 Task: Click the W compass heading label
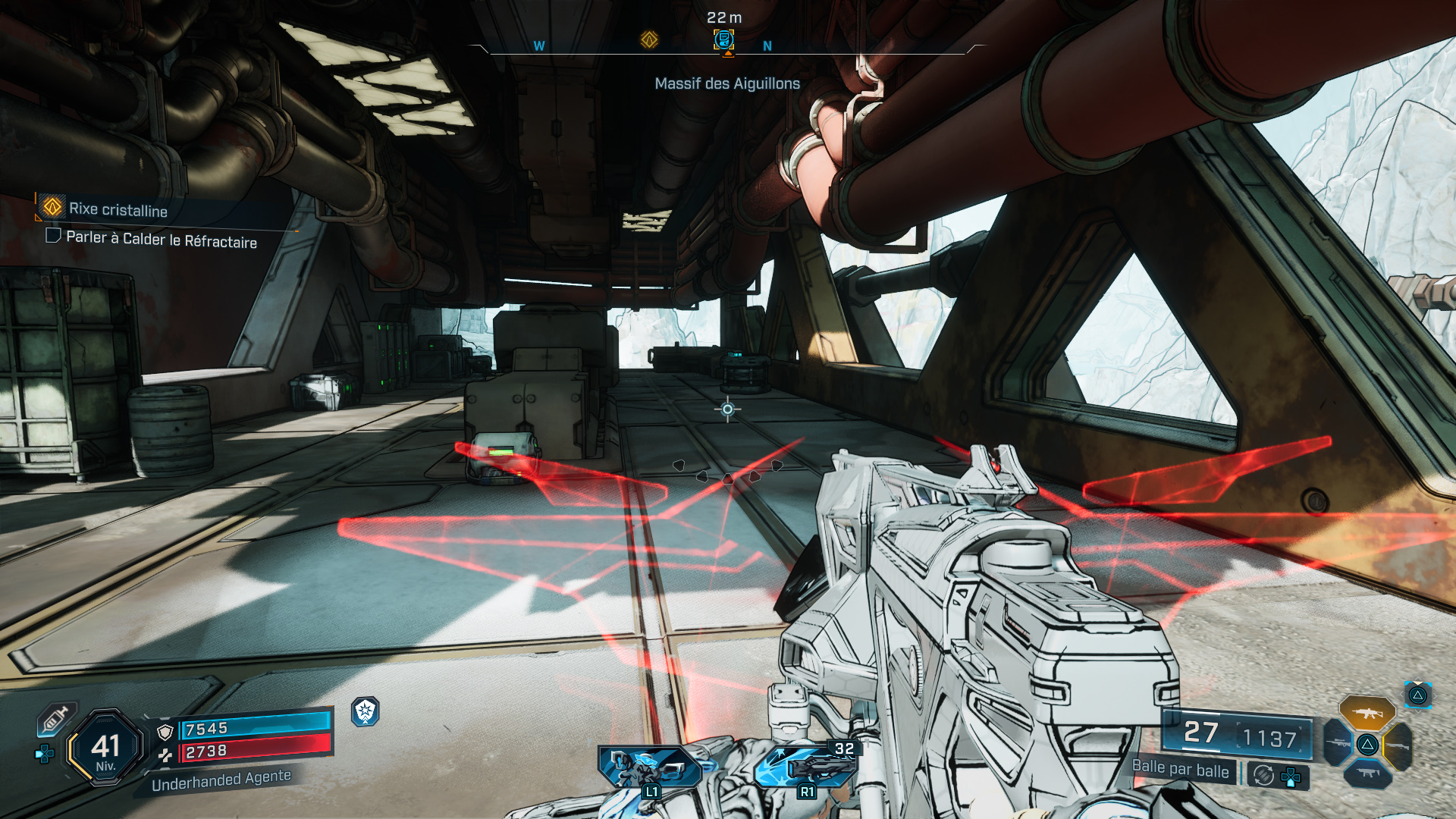point(538,45)
